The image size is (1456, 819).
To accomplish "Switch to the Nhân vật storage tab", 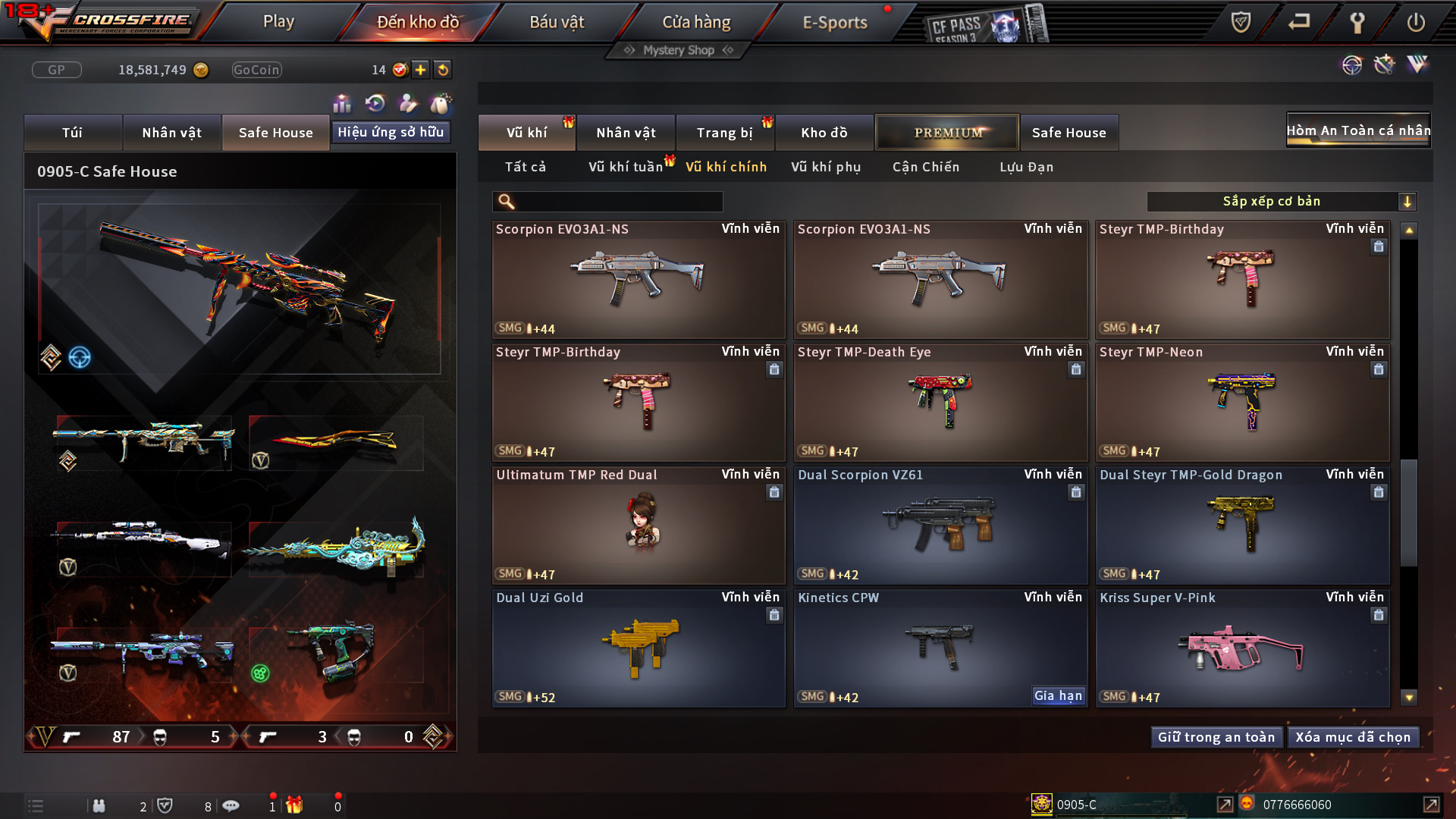I will pos(626,133).
